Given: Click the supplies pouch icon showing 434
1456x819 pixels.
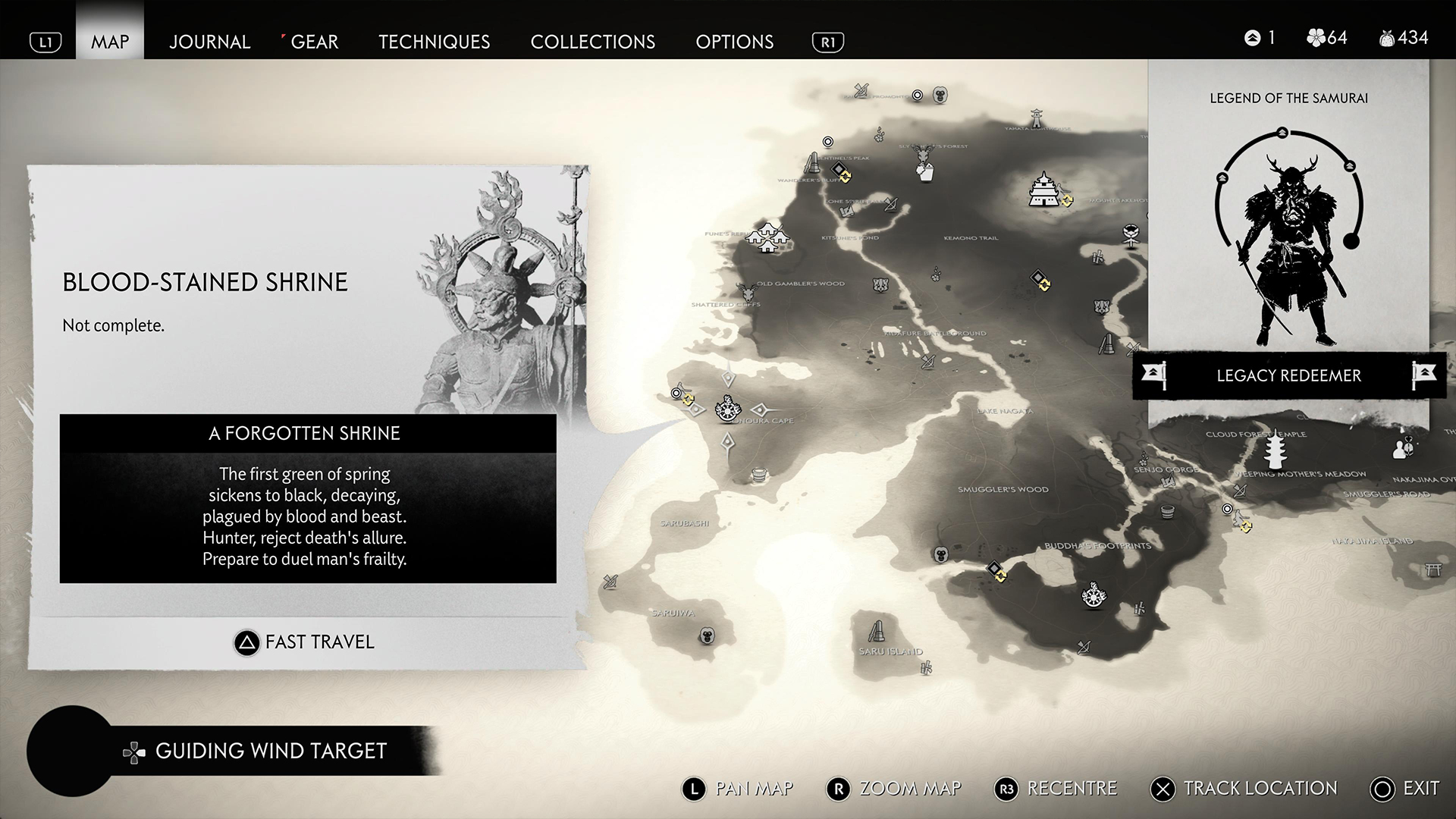Looking at the screenshot, I should [x=1389, y=37].
